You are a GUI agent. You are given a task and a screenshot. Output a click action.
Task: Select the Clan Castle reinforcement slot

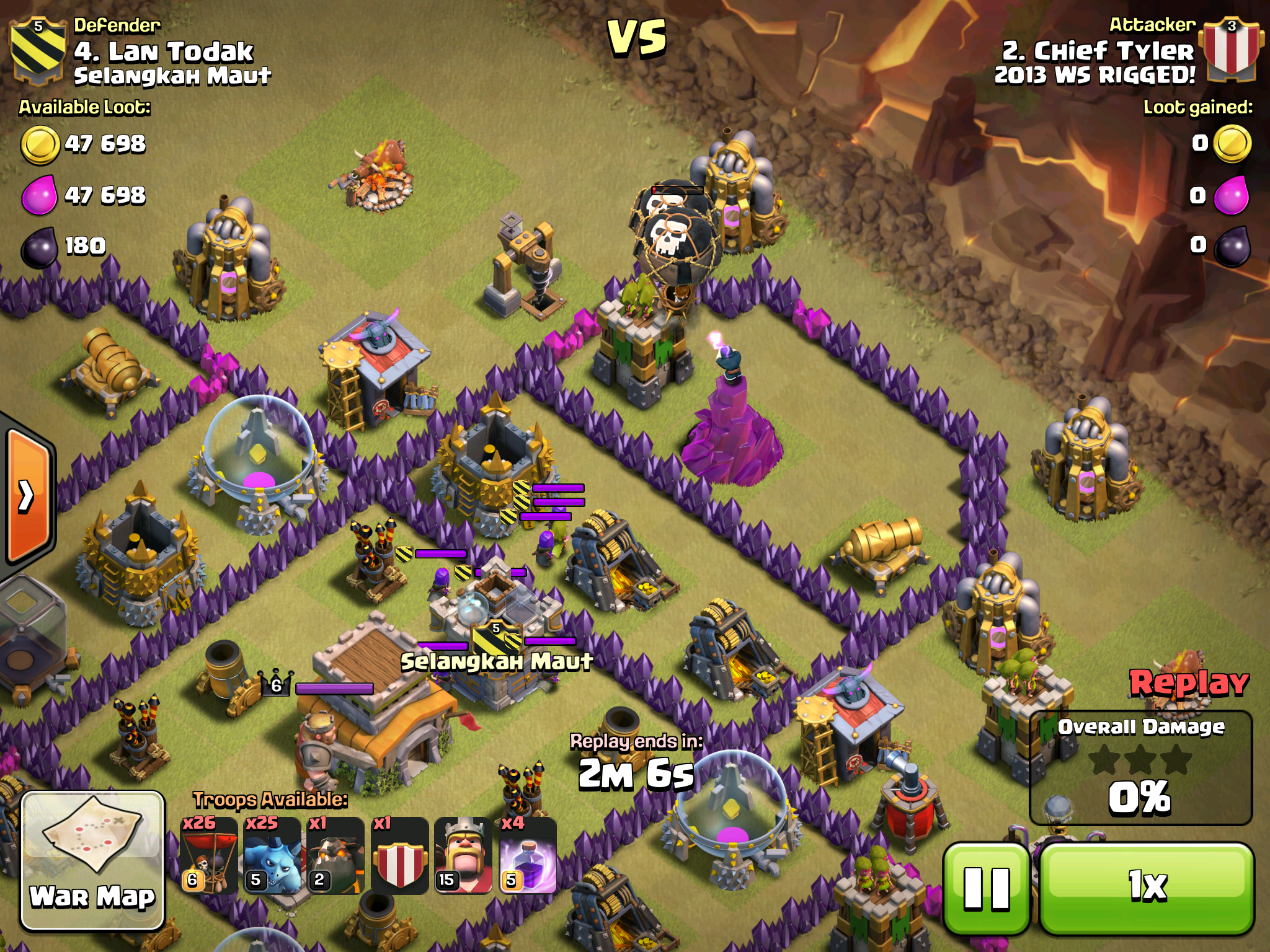tap(399, 855)
